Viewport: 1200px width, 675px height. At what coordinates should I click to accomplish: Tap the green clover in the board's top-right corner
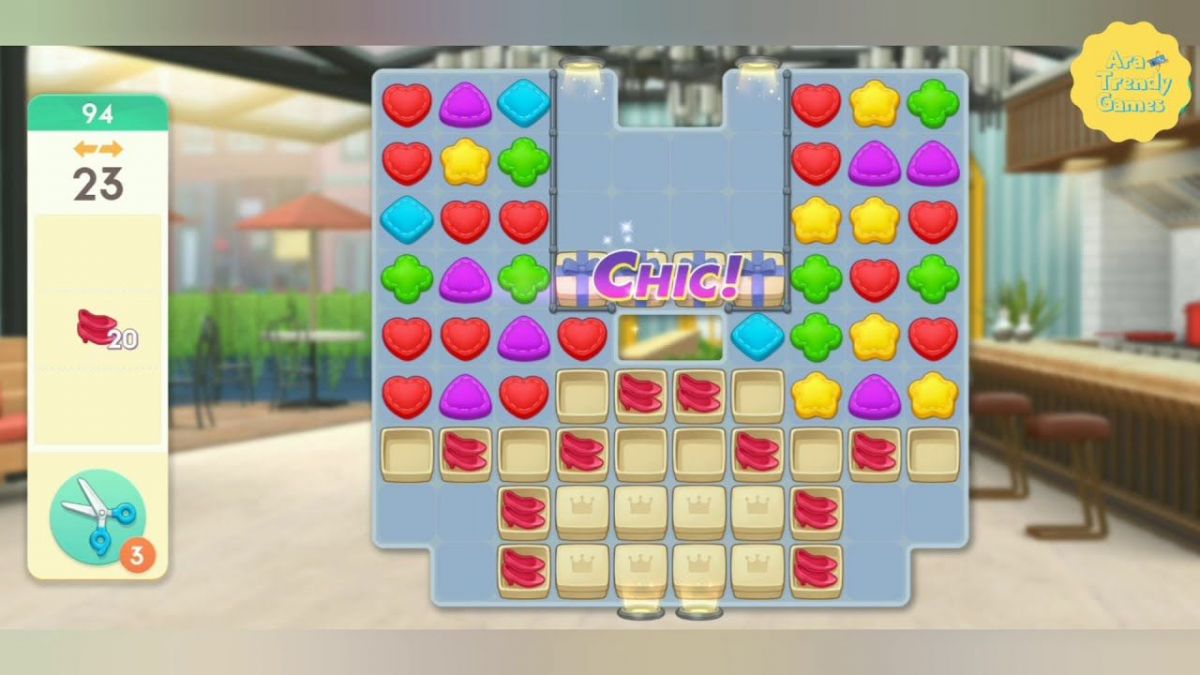click(x=932, y=103)
